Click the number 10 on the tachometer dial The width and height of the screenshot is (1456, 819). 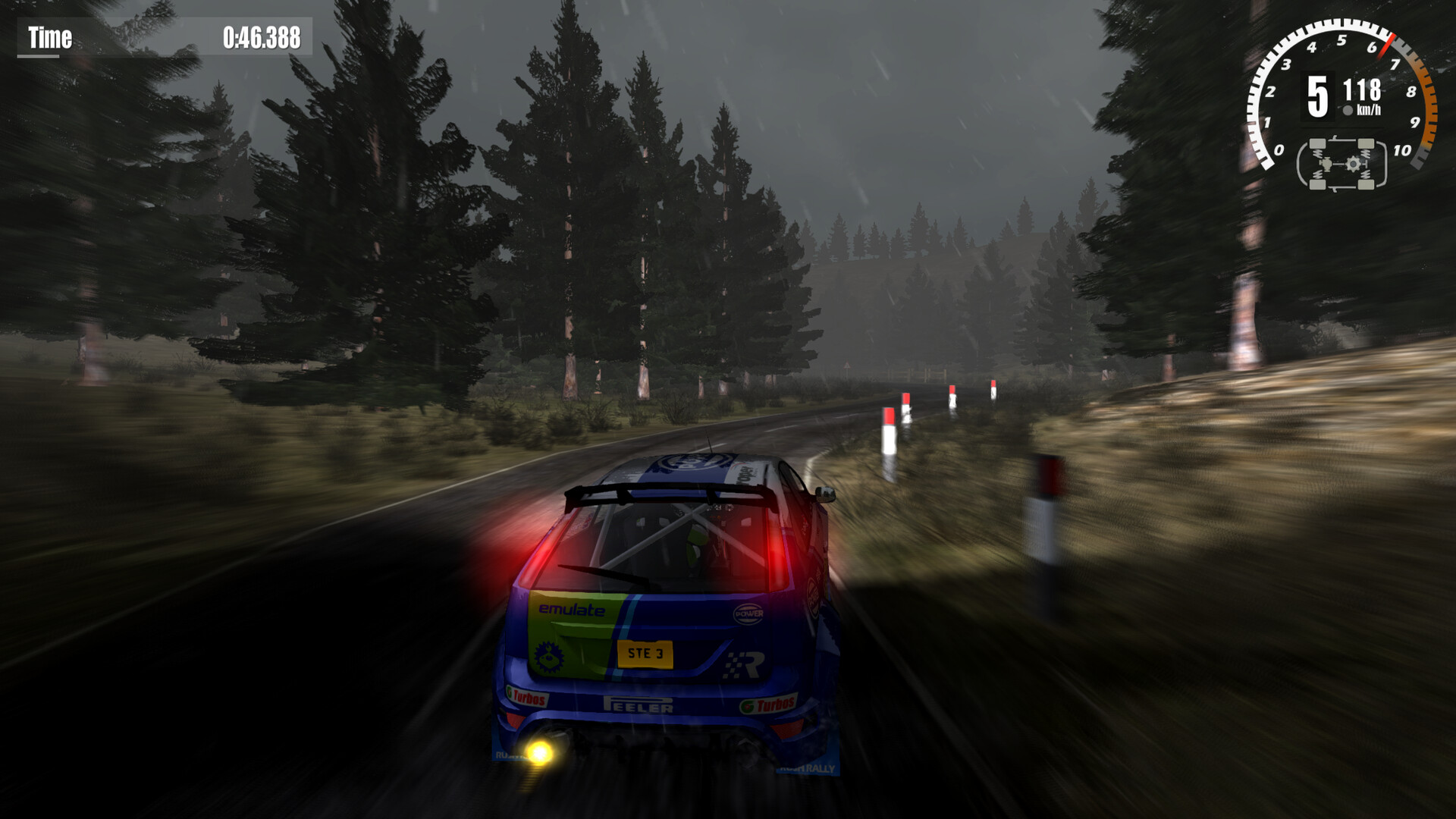coord(1402,149)
